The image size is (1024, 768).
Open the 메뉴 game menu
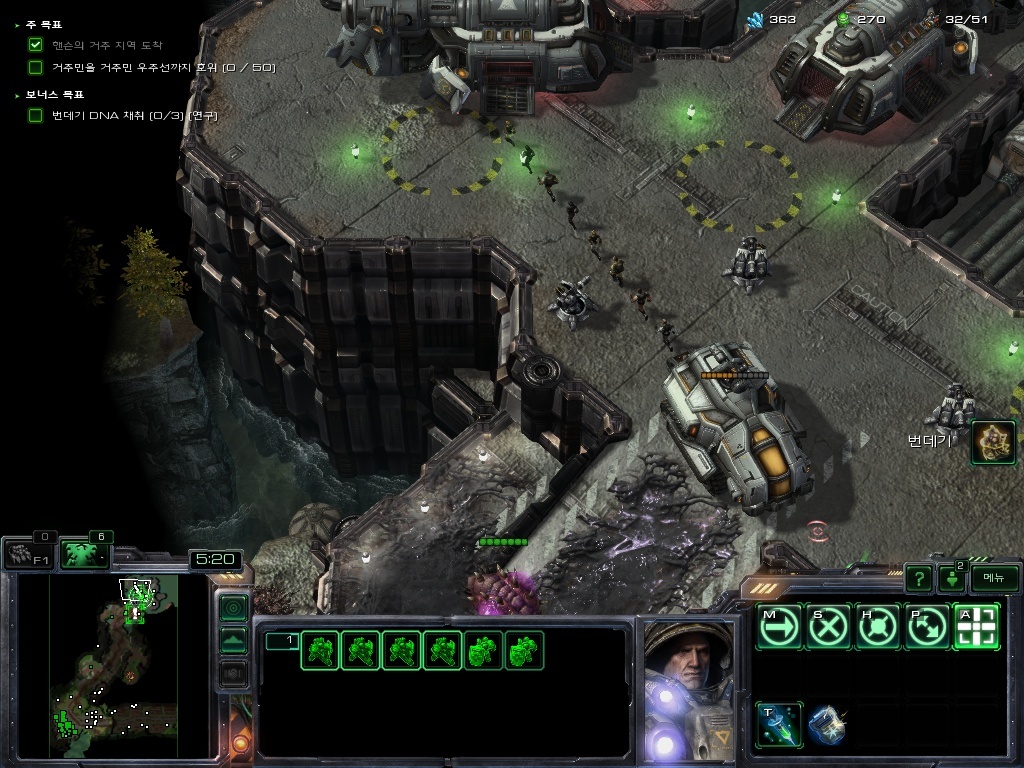994,578
